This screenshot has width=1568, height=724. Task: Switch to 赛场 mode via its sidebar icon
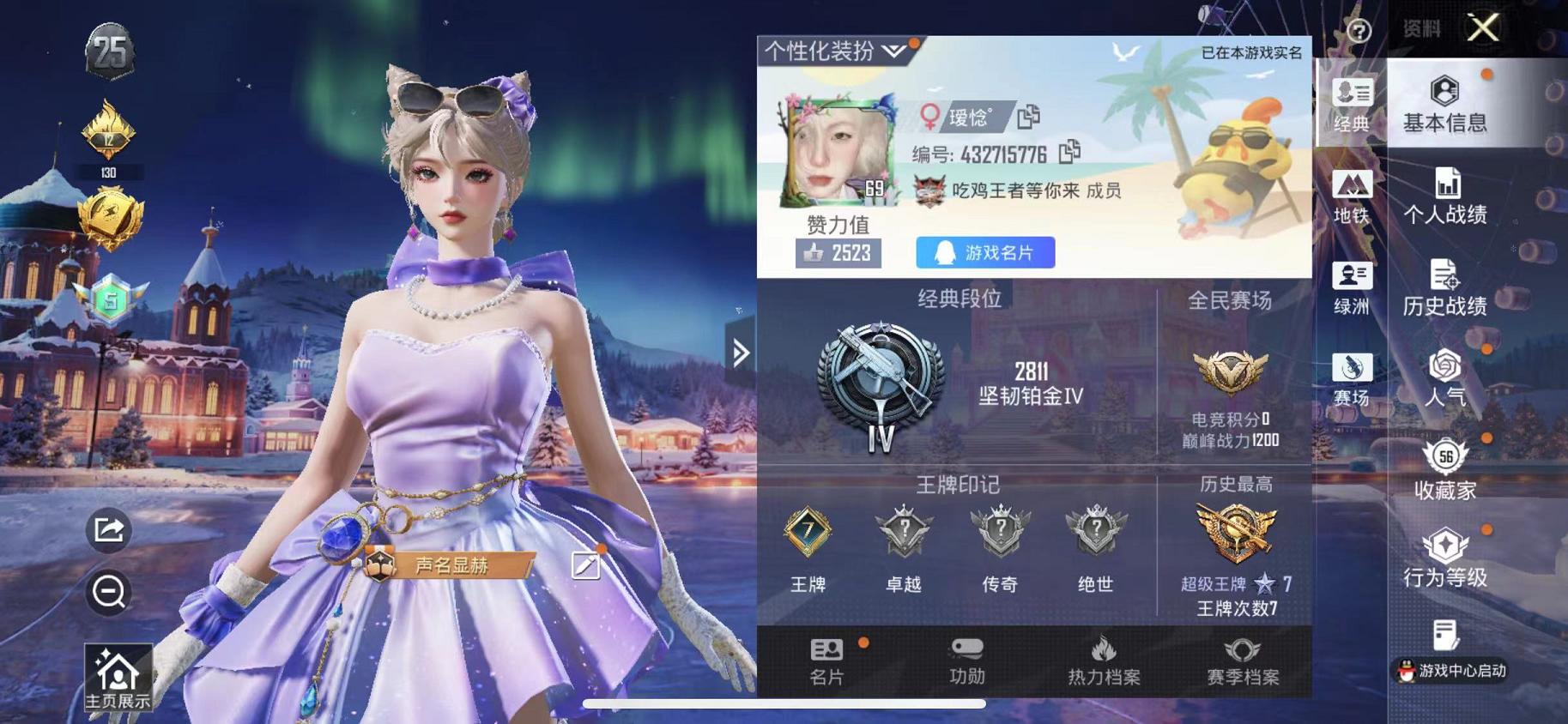coord(1354,382)
